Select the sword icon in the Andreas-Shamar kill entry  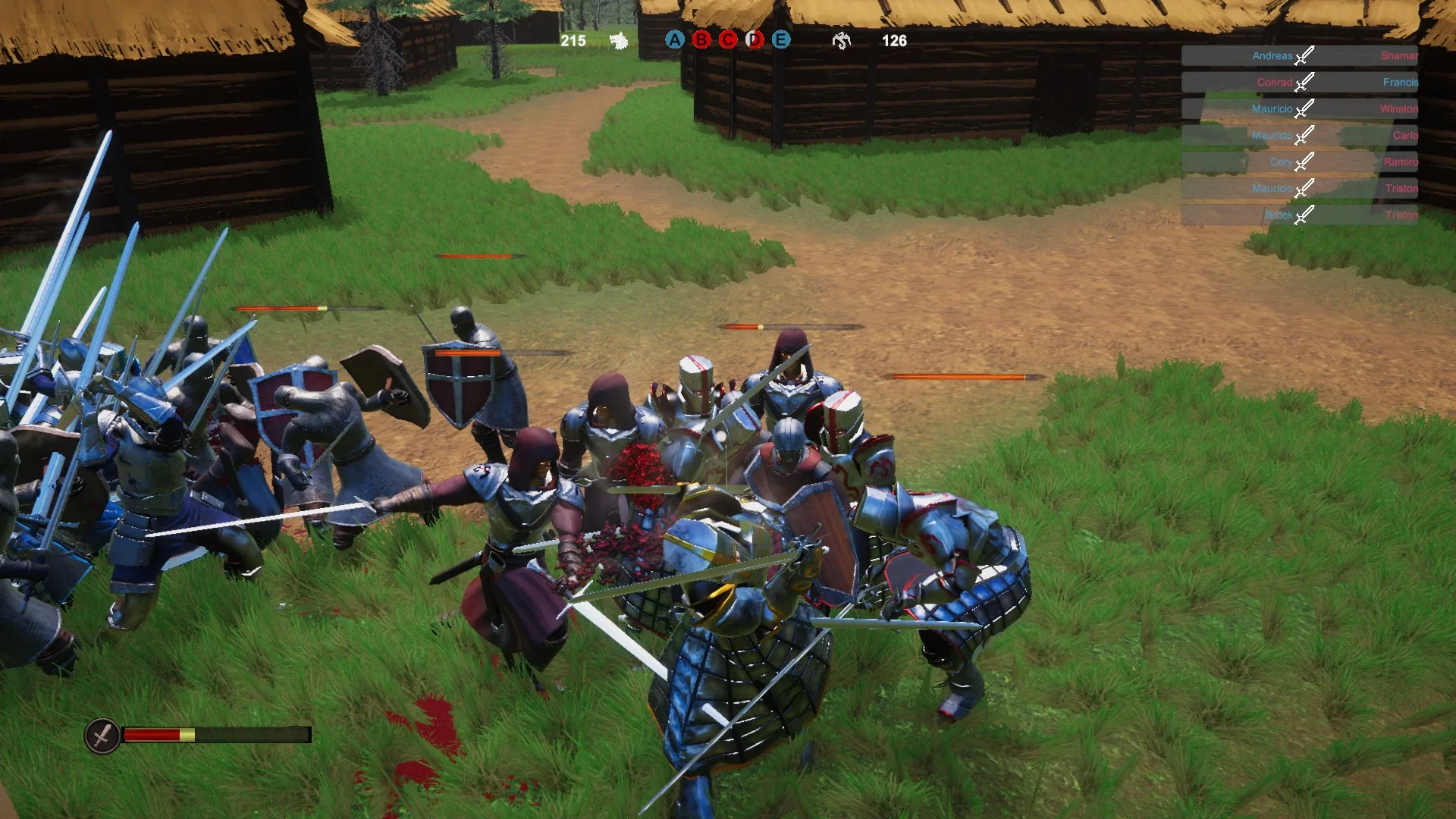click(x=1304, y=55)
